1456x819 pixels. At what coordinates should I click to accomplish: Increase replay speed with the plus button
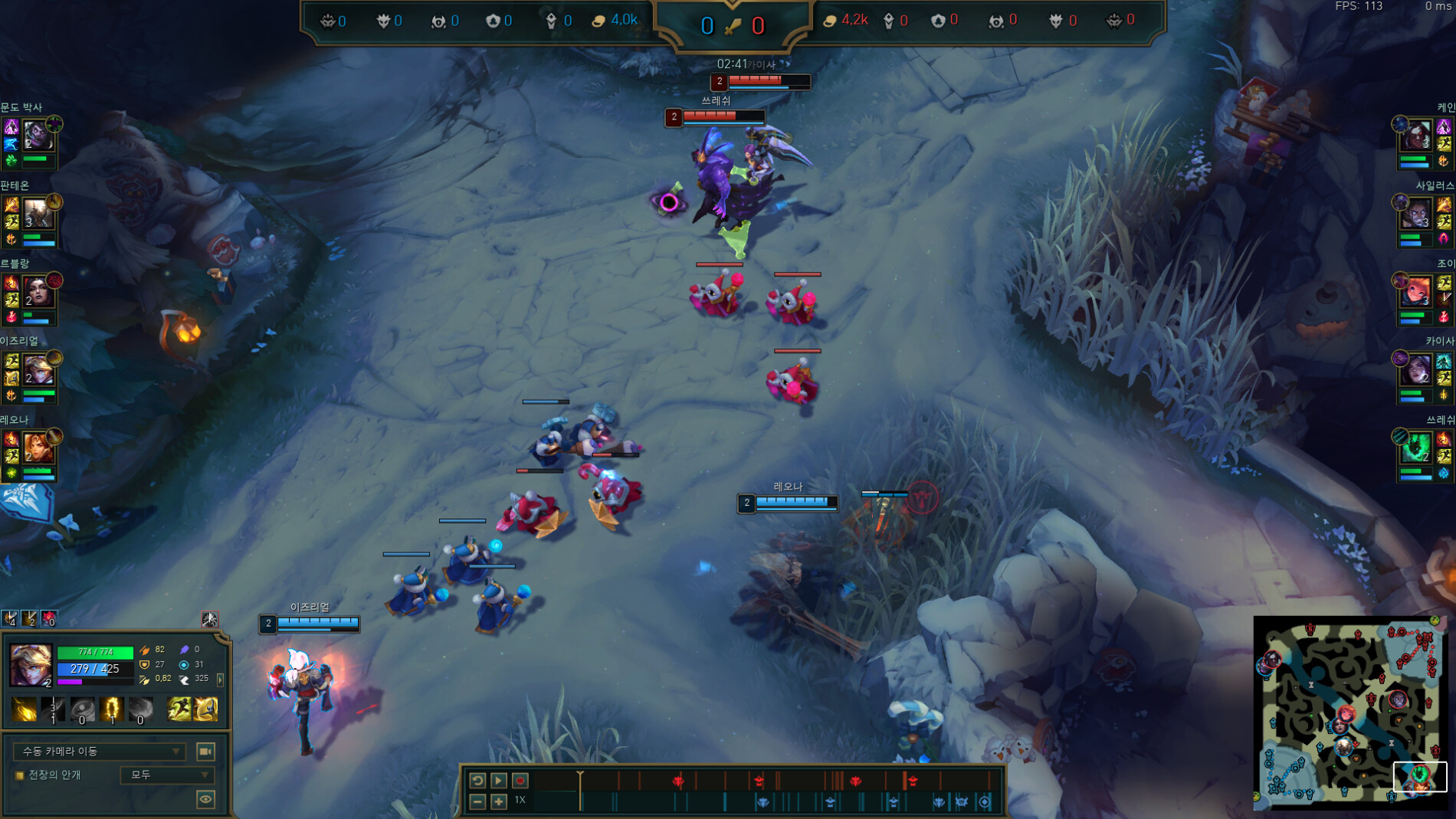[498, 801]
